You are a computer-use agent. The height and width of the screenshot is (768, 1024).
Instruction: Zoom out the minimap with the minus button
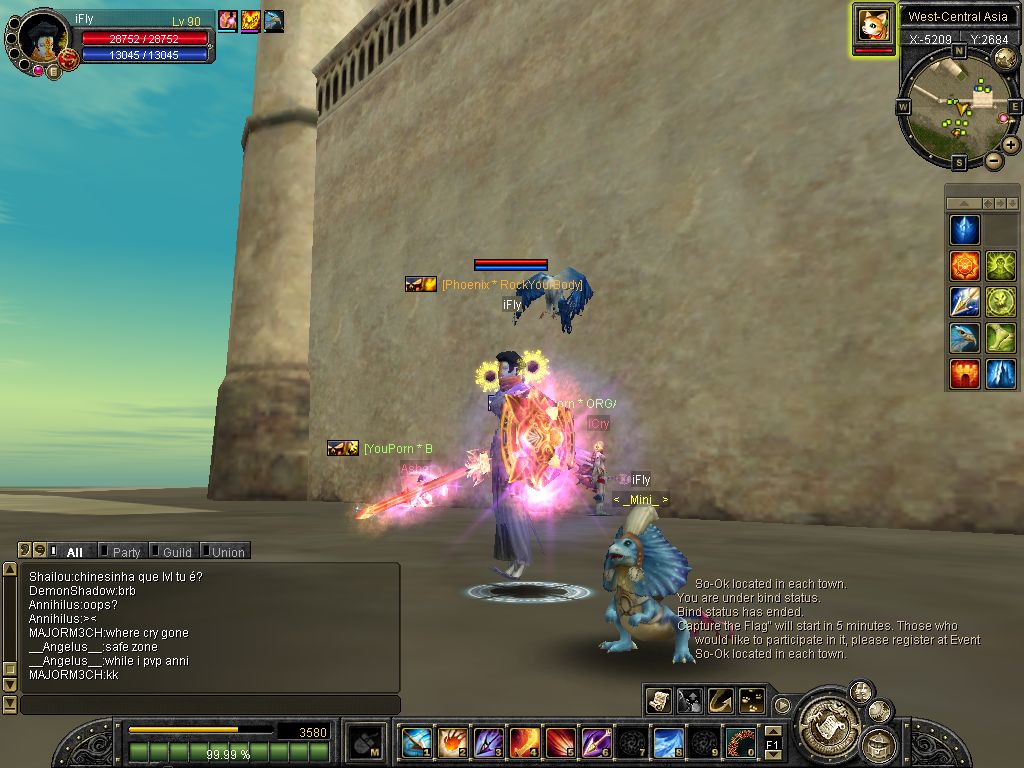(994, 160)
